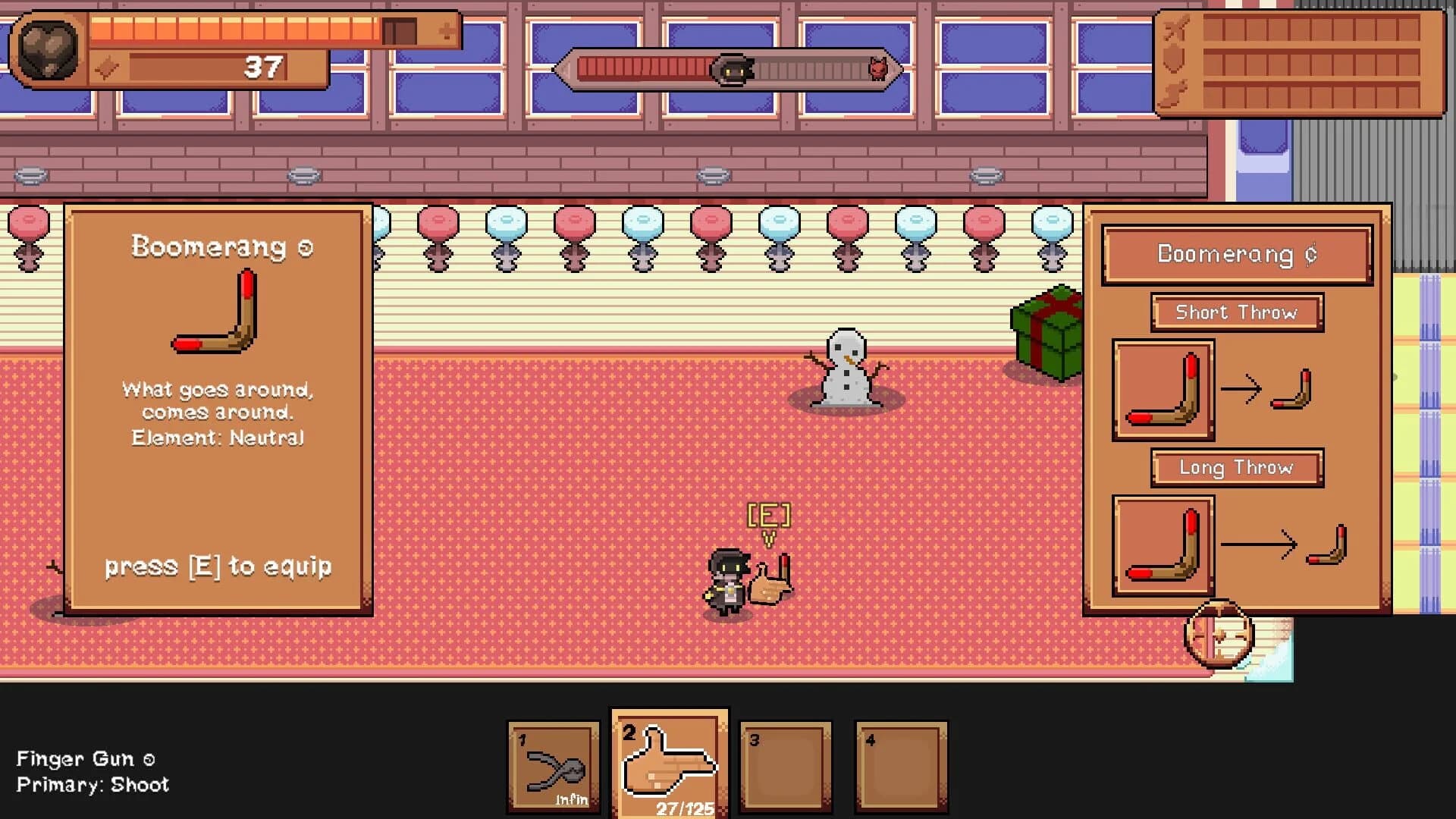The image size is (1456, 819).
Task: Toggle the Short Throw boomerang mode
Action: [1236, 312]
